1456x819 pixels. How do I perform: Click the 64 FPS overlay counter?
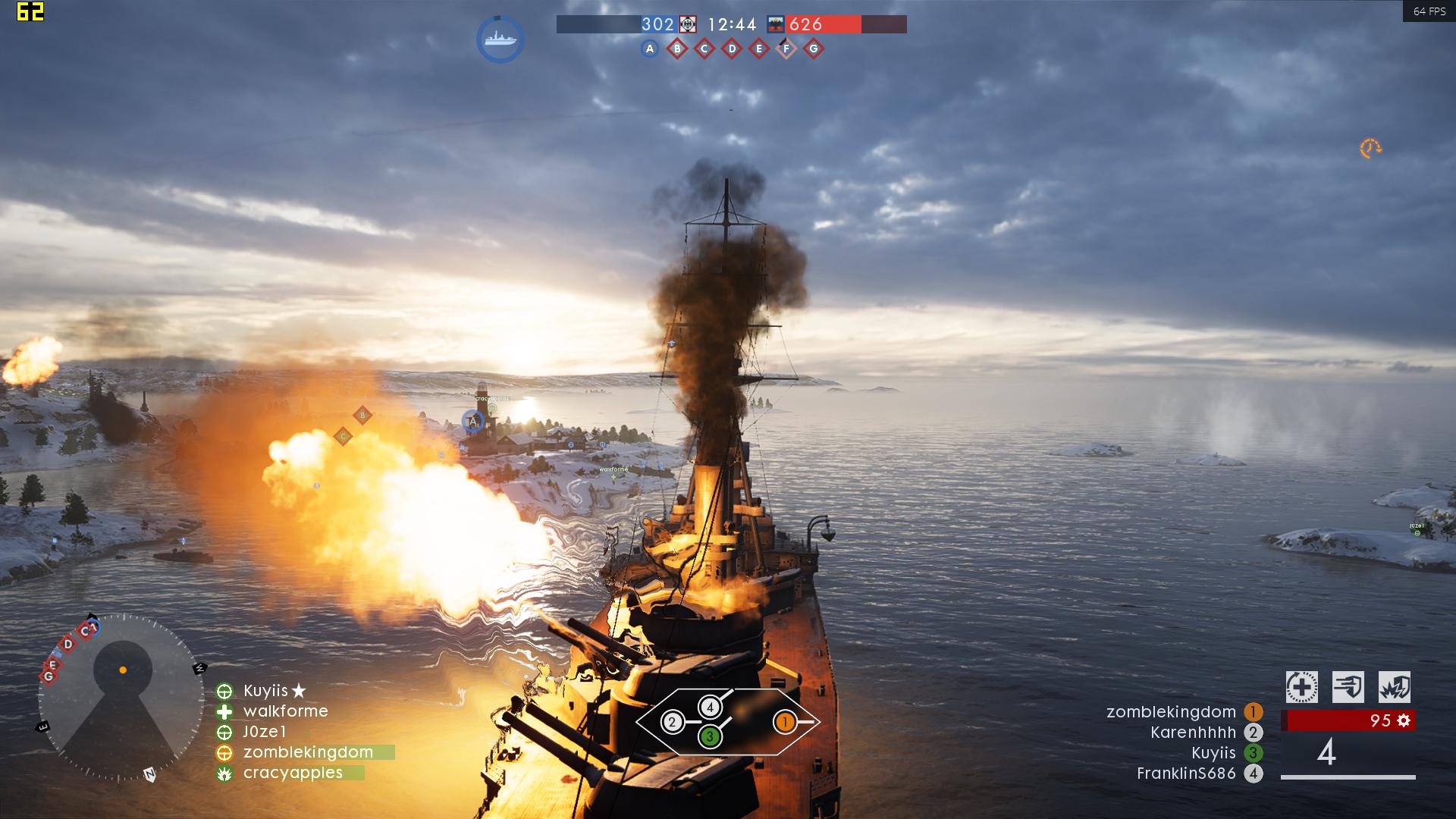click(x=1429, y=11)
